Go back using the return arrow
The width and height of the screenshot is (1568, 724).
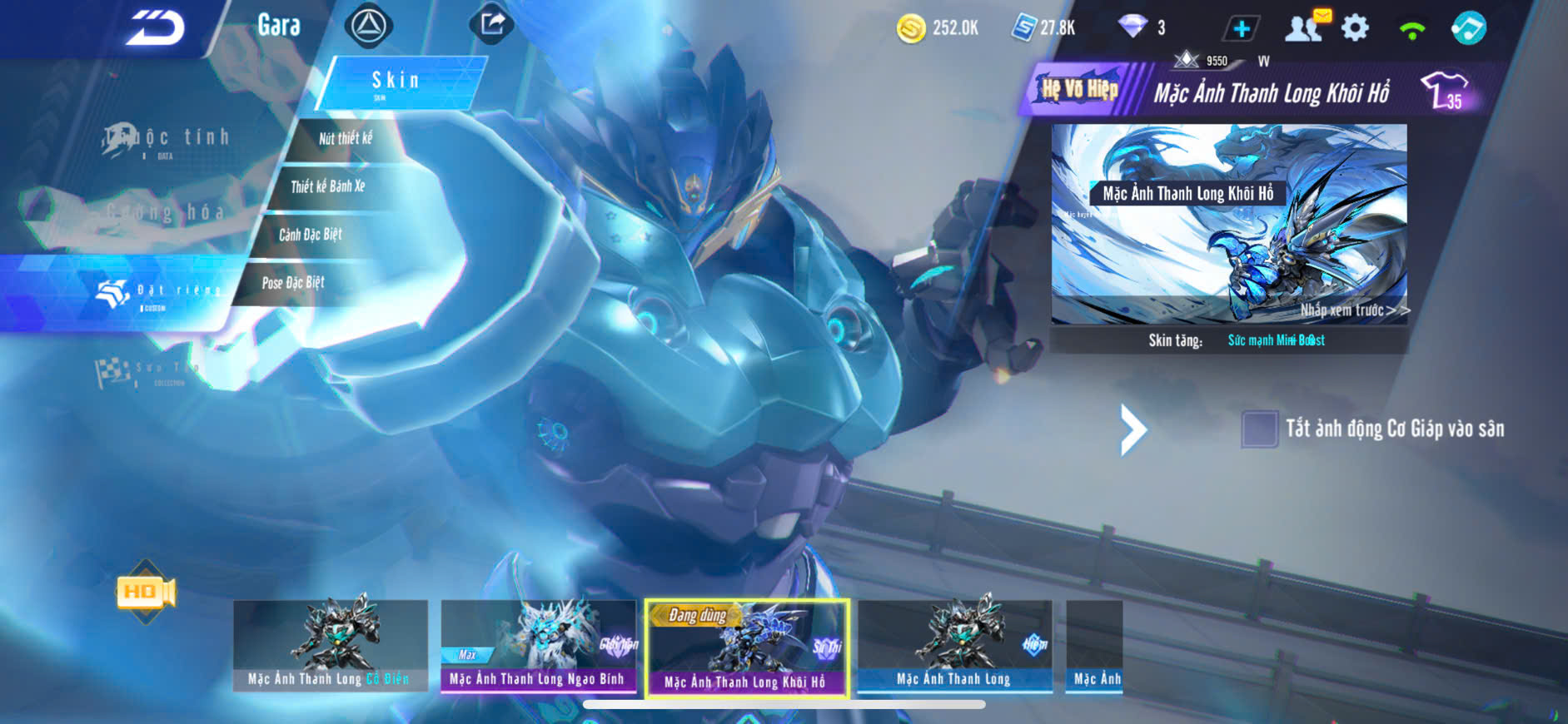(155, 28)
